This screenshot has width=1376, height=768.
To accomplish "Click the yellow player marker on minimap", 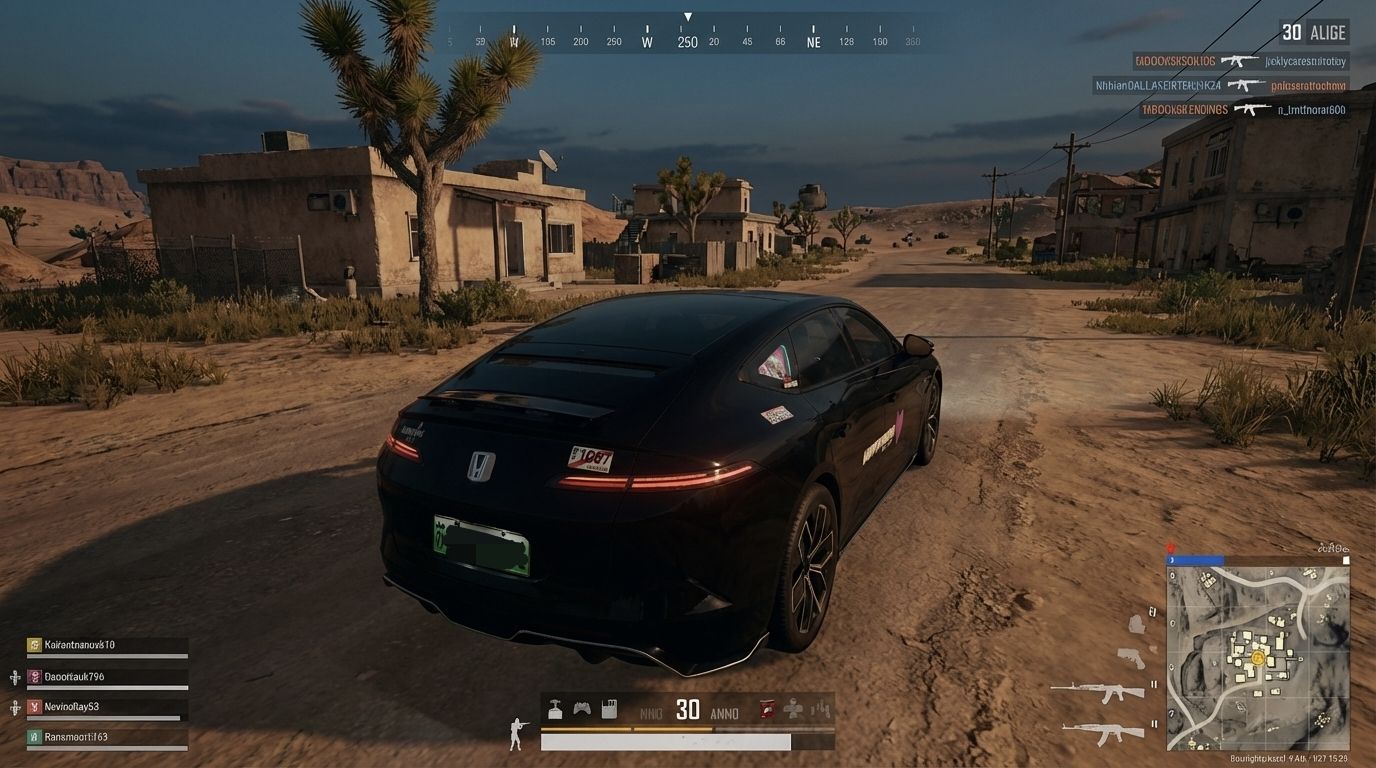I will coord(1257,658).
